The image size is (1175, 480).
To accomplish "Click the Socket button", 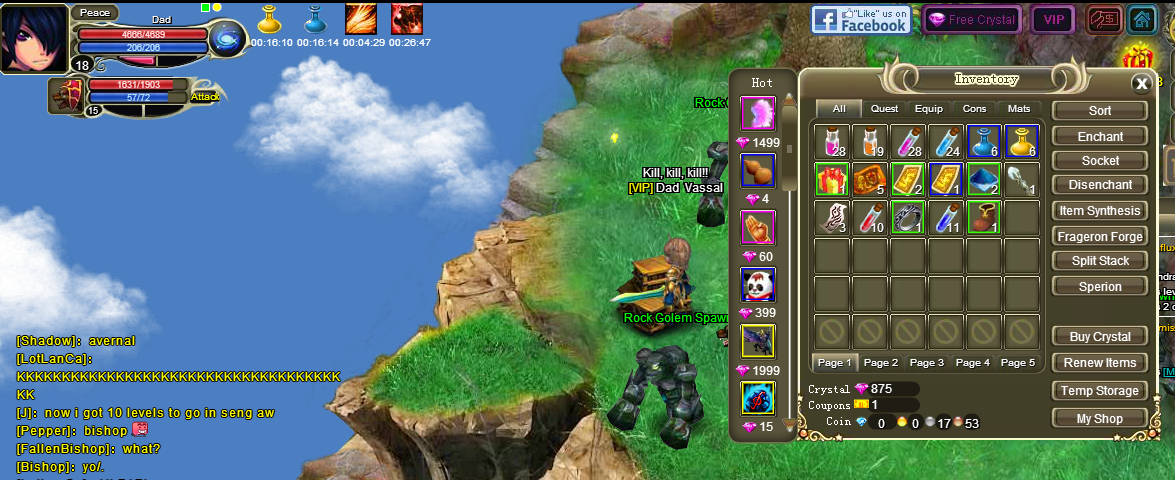I will [1099, 161].
